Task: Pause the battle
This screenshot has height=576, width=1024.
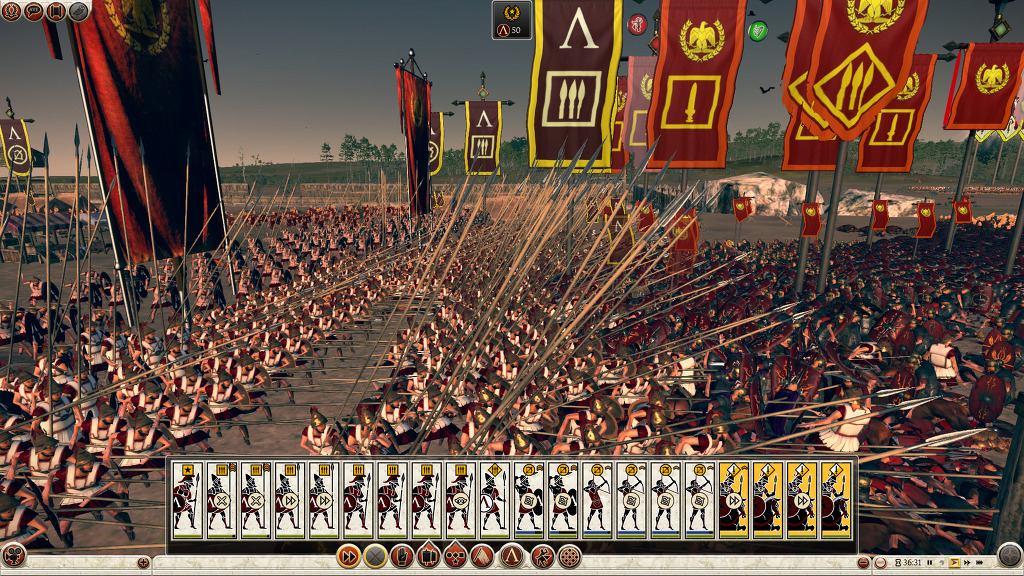Action: (931, 563)
